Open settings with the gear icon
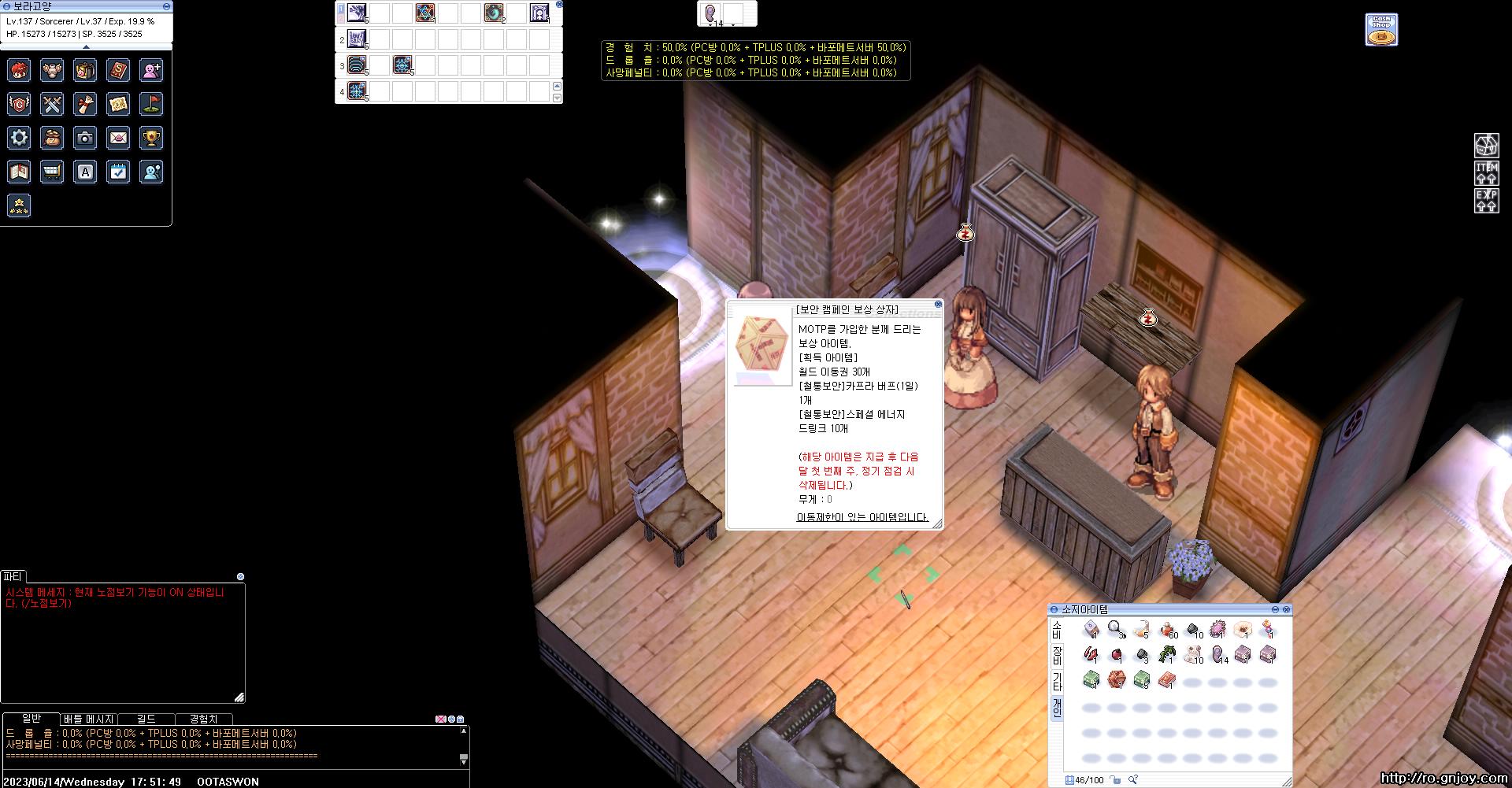1512x788 pixels. coord(19,138)
